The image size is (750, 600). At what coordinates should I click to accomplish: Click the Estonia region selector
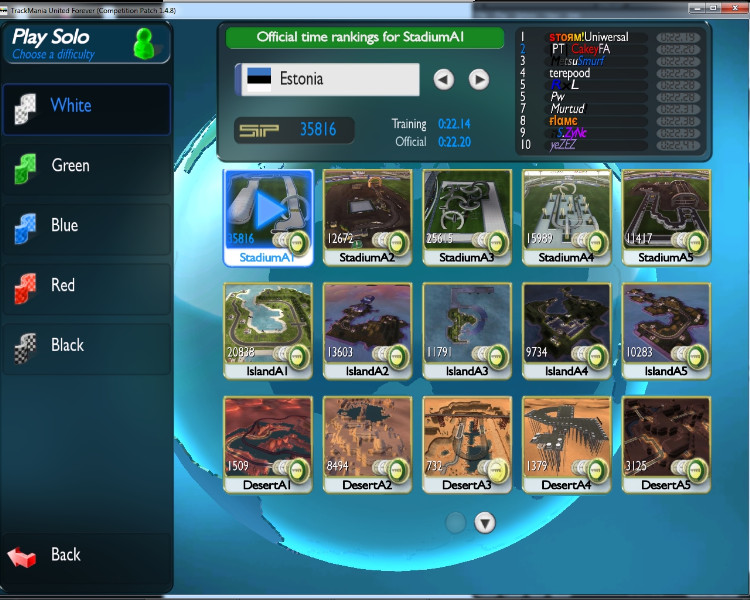[327, 79]
